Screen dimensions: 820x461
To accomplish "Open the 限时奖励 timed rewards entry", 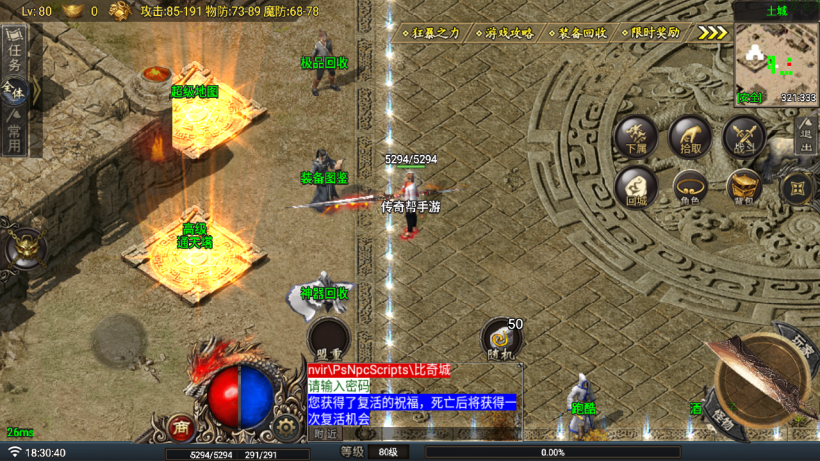I will point(655,33).
